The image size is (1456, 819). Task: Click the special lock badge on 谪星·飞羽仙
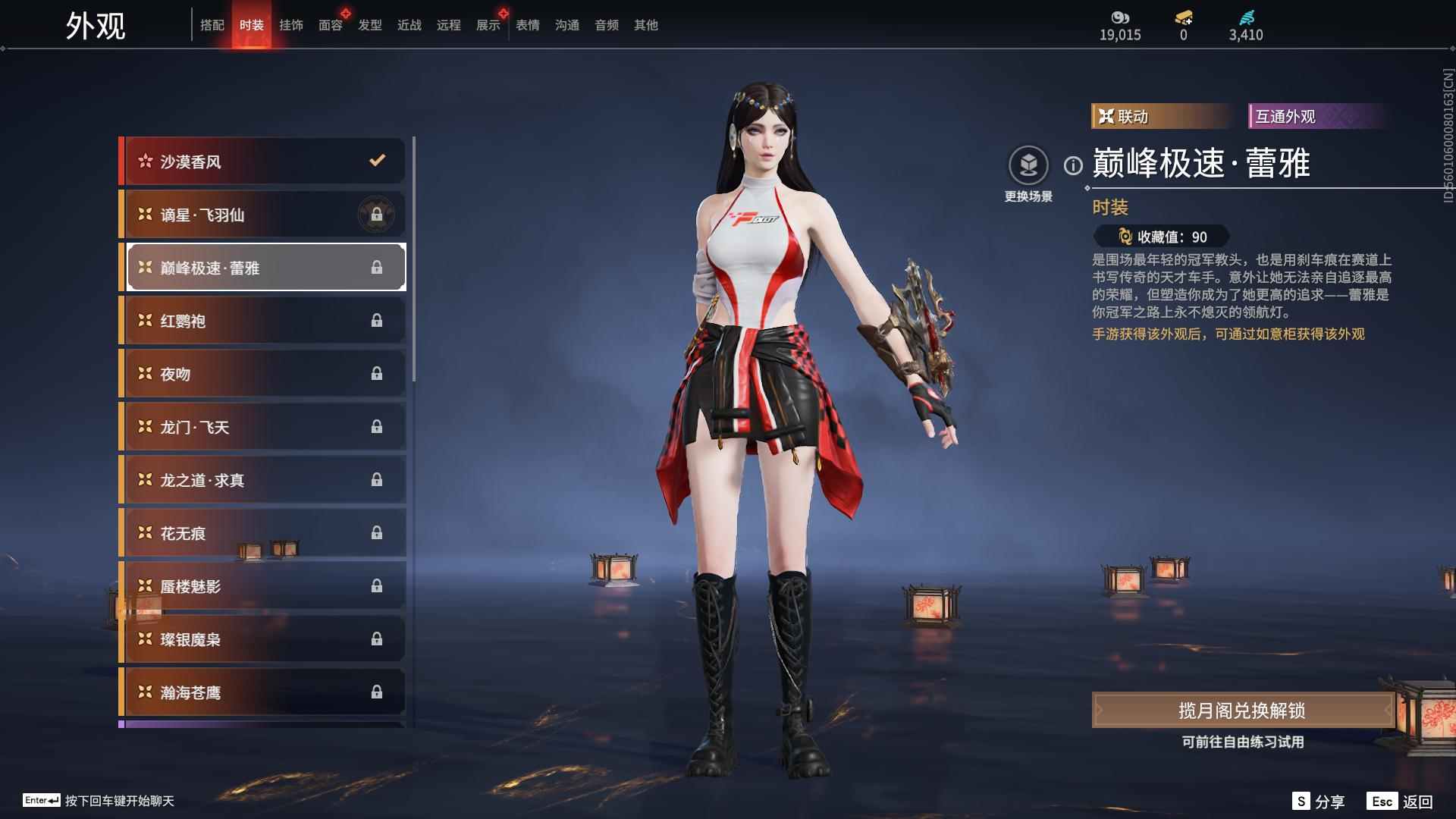pos(377,214)
